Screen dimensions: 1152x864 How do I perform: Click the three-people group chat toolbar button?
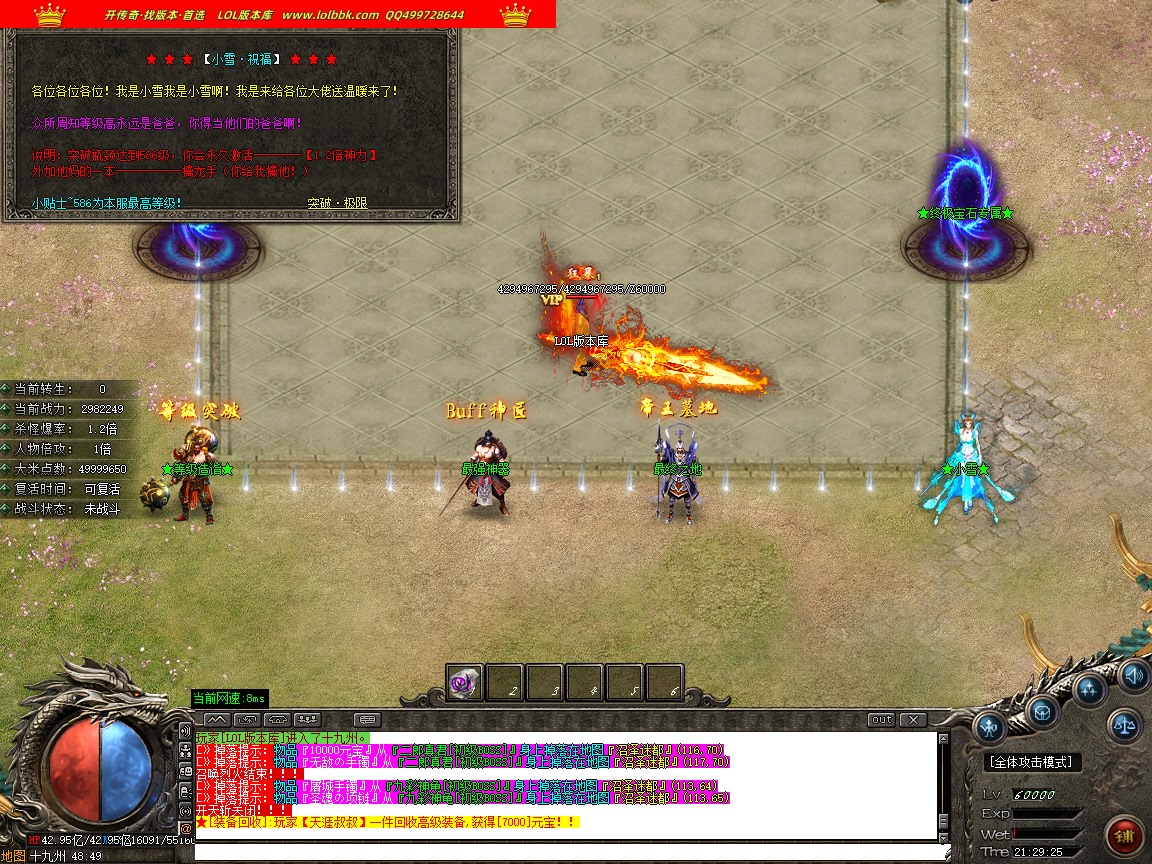[307, 719]
